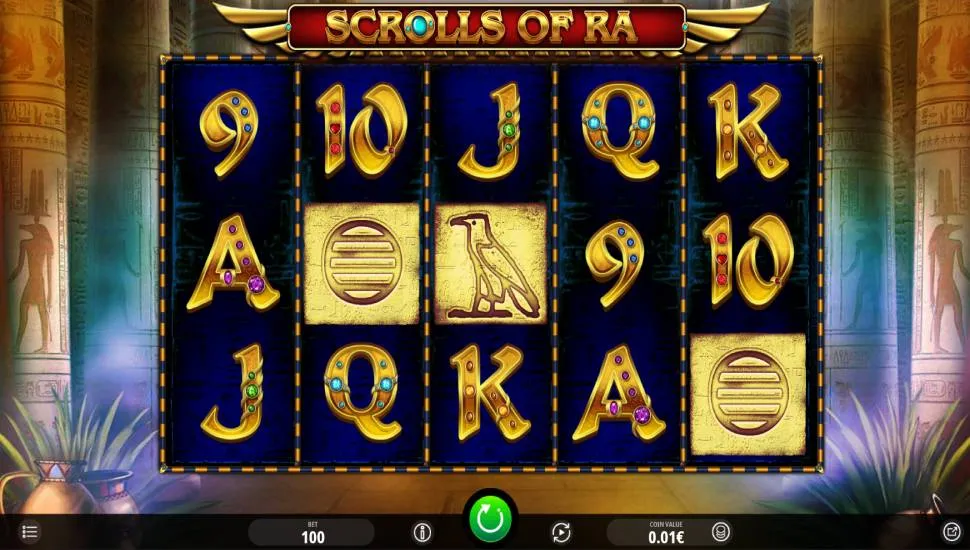Click the coin stack icon
Screen dimensions: 970x550
pyautogui.click(x=720, y=532)
